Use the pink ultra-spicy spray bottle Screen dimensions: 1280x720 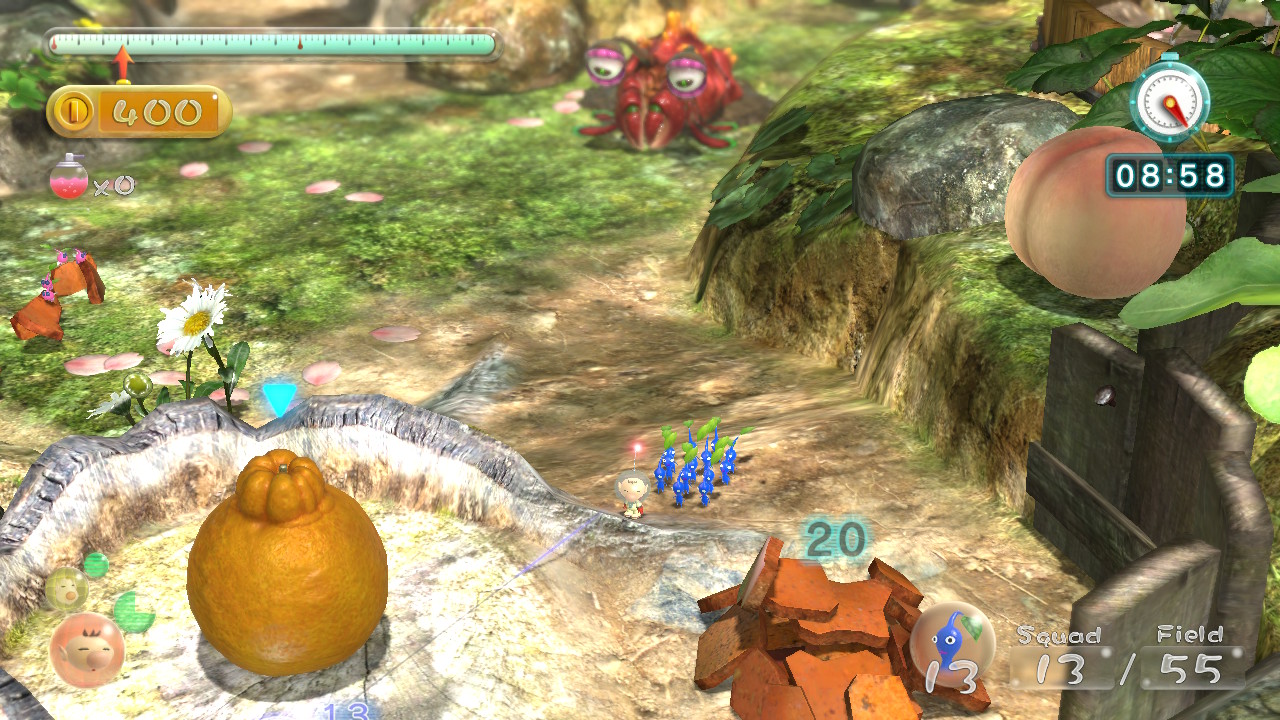click(69, 178)
